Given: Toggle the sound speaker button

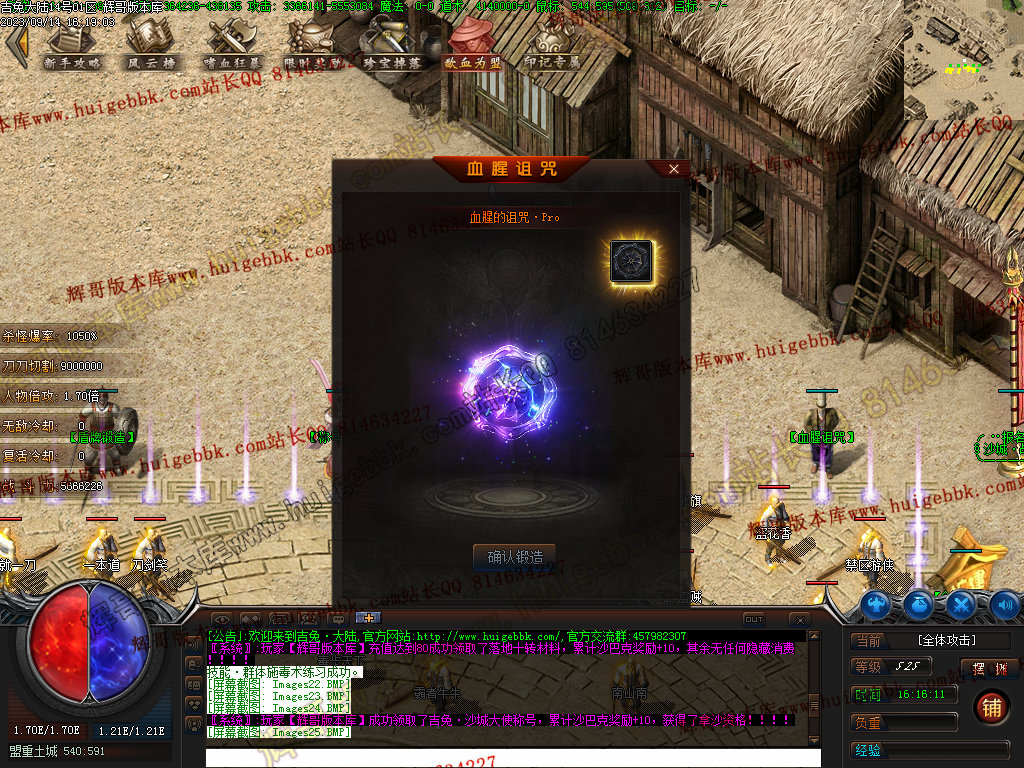Looking at the screenshot, I should (1004, 604).
